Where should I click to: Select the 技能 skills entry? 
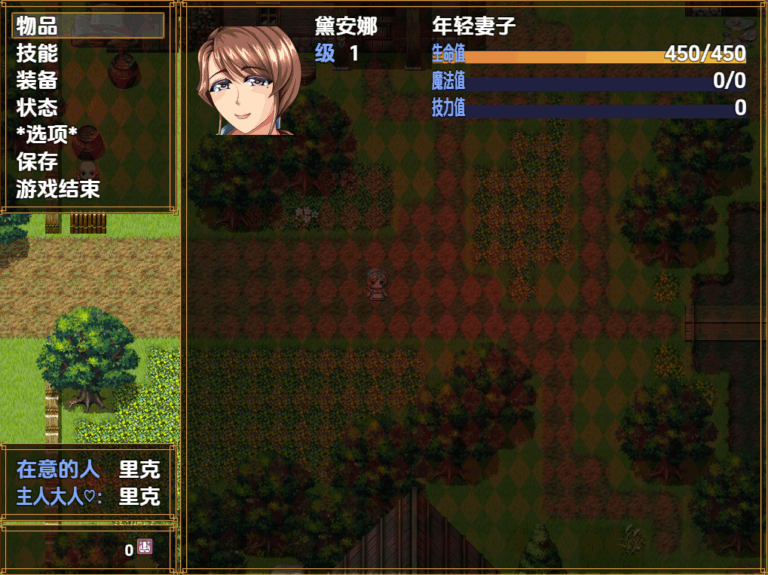point(38,54)
